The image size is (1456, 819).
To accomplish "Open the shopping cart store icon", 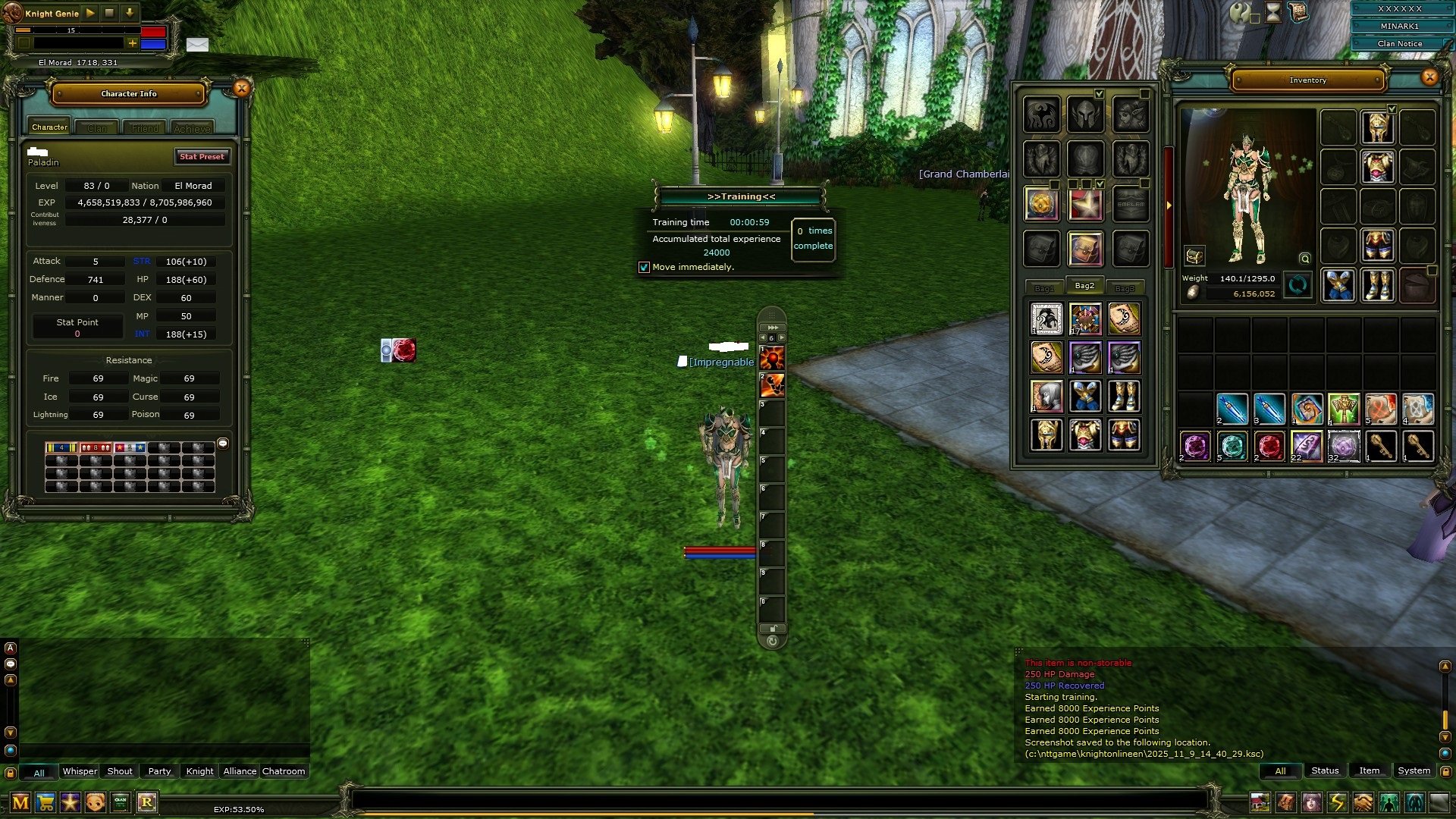I will pos(45,802).
